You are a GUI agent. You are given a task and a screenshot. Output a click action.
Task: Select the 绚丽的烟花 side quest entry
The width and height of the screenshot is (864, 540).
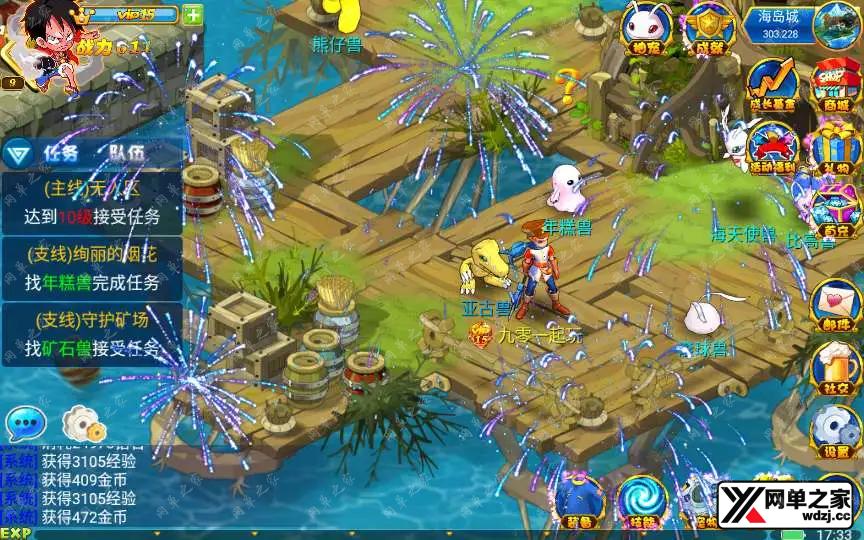(x=92, y=268)
